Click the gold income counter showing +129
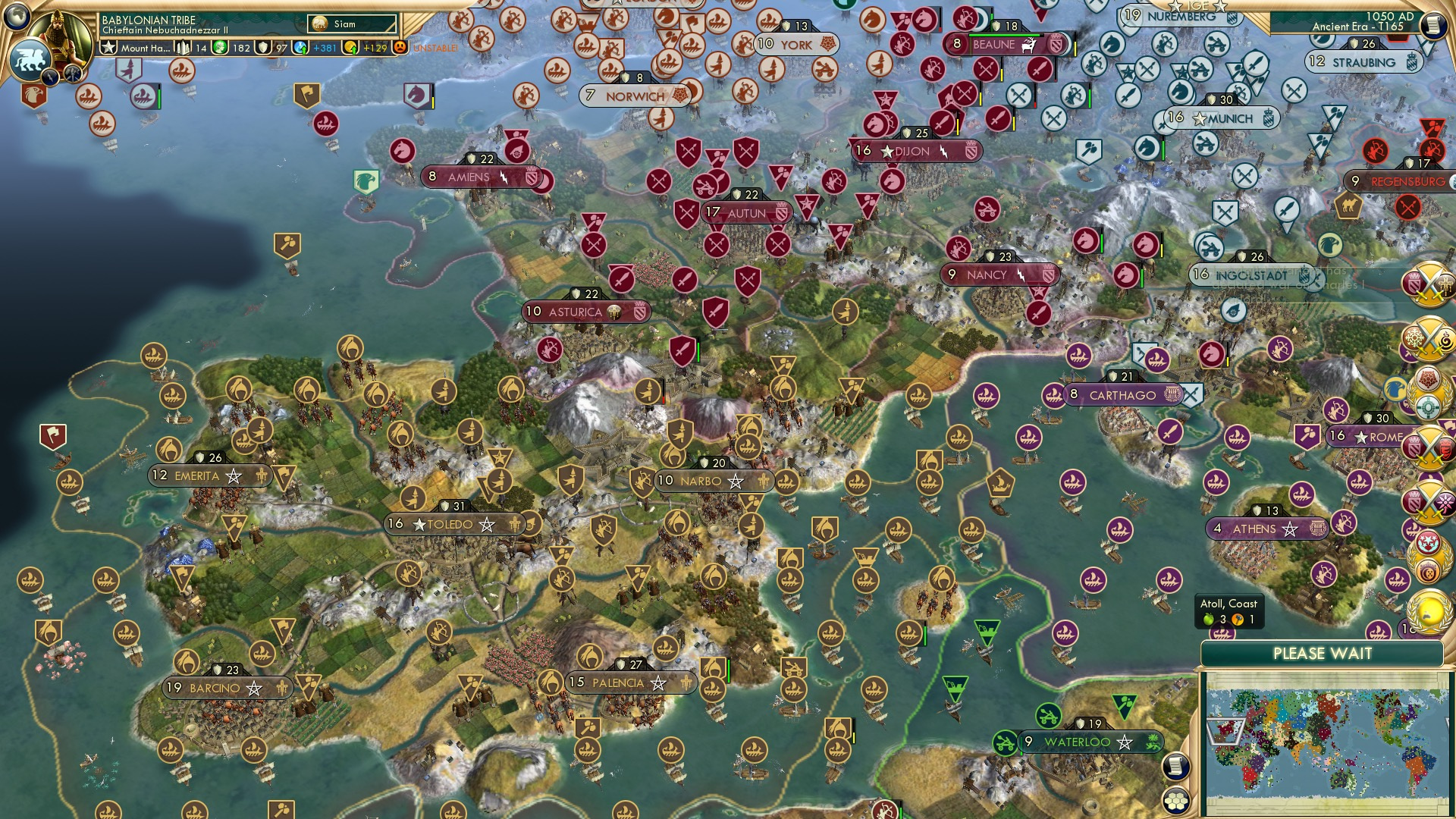This screenshot has width=1456, height=819. [x=364, y=47]
